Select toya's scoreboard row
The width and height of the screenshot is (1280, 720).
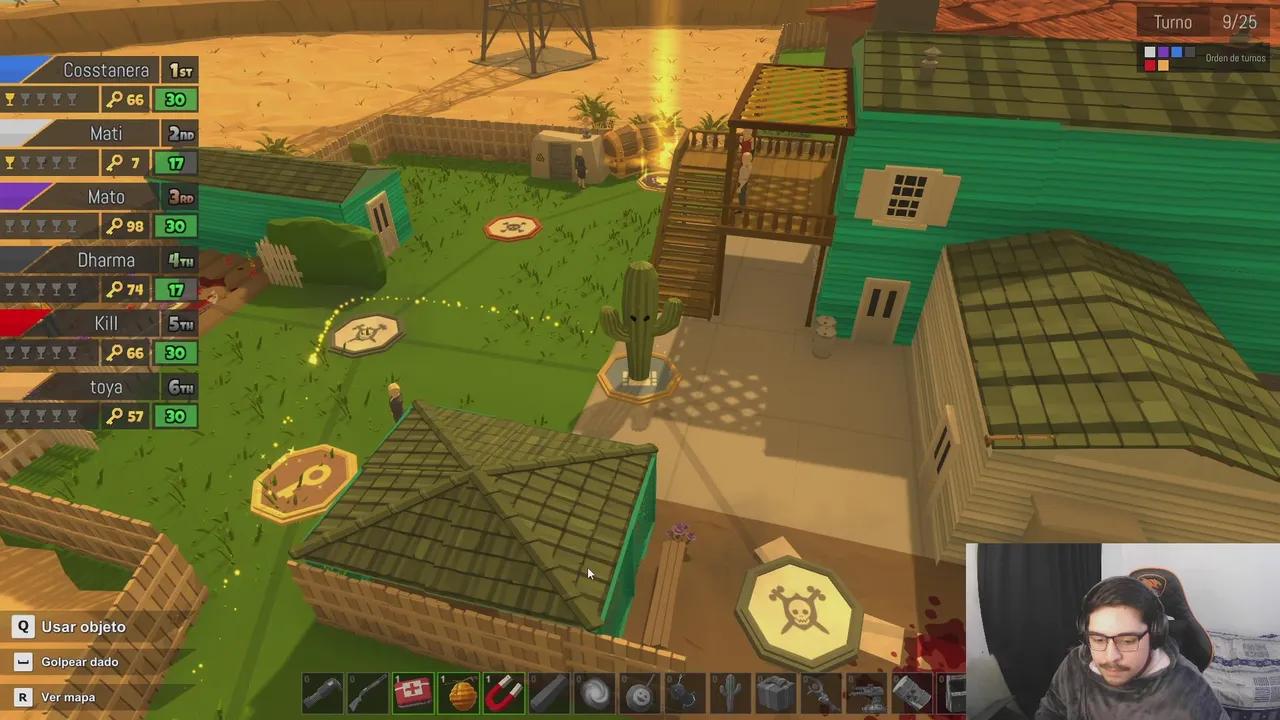(99, 401)
